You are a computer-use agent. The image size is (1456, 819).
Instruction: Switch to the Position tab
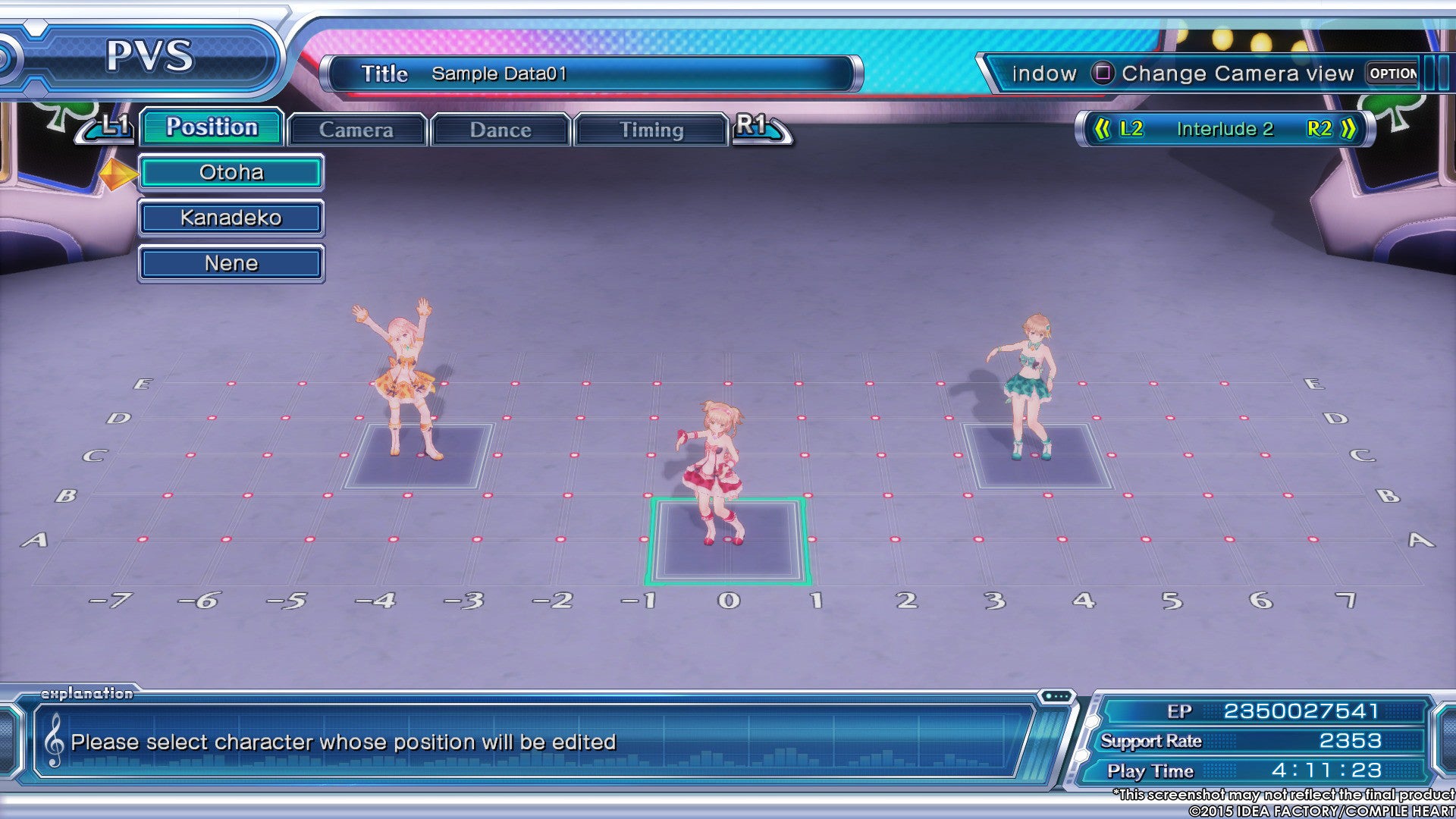(212, 127)
